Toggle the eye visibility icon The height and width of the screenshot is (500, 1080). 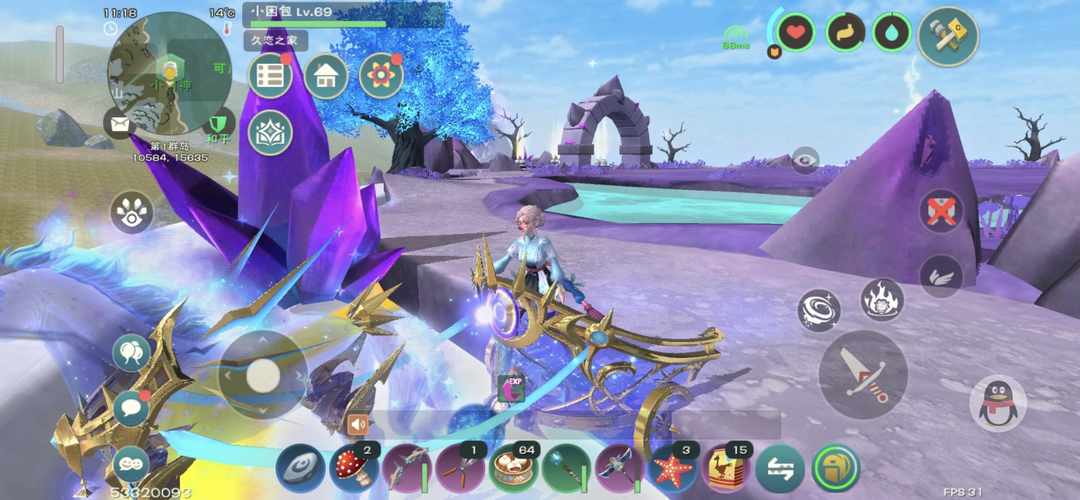[805, 159]
